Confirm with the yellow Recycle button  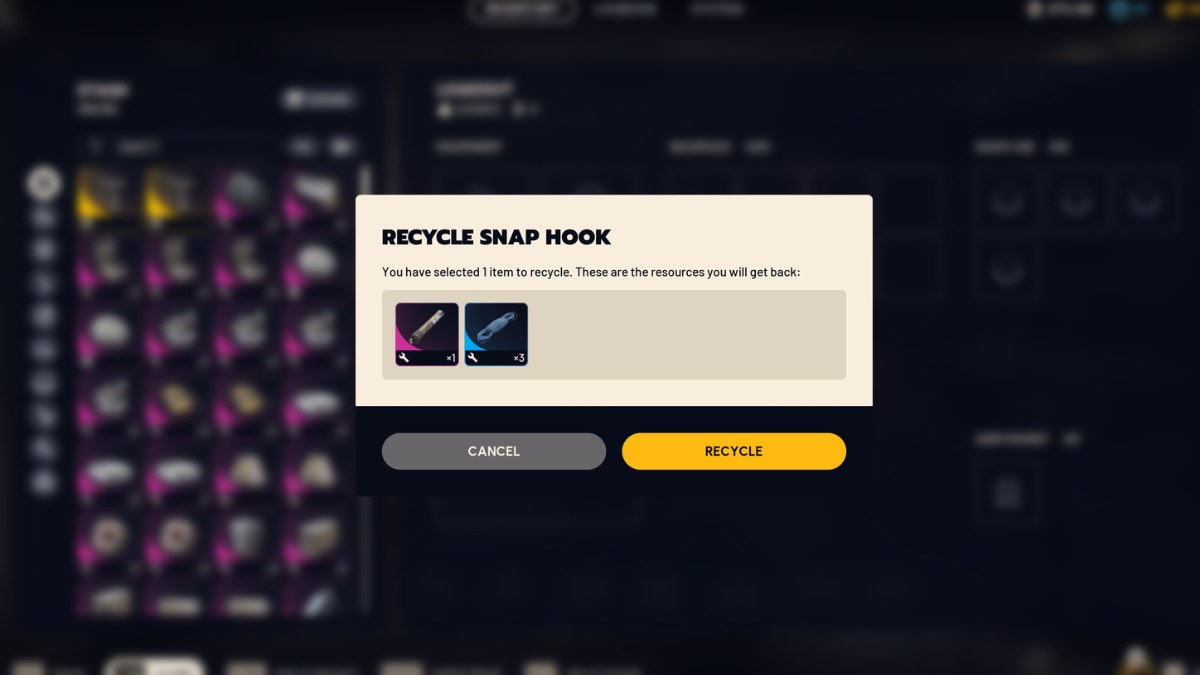coord(733,451)
